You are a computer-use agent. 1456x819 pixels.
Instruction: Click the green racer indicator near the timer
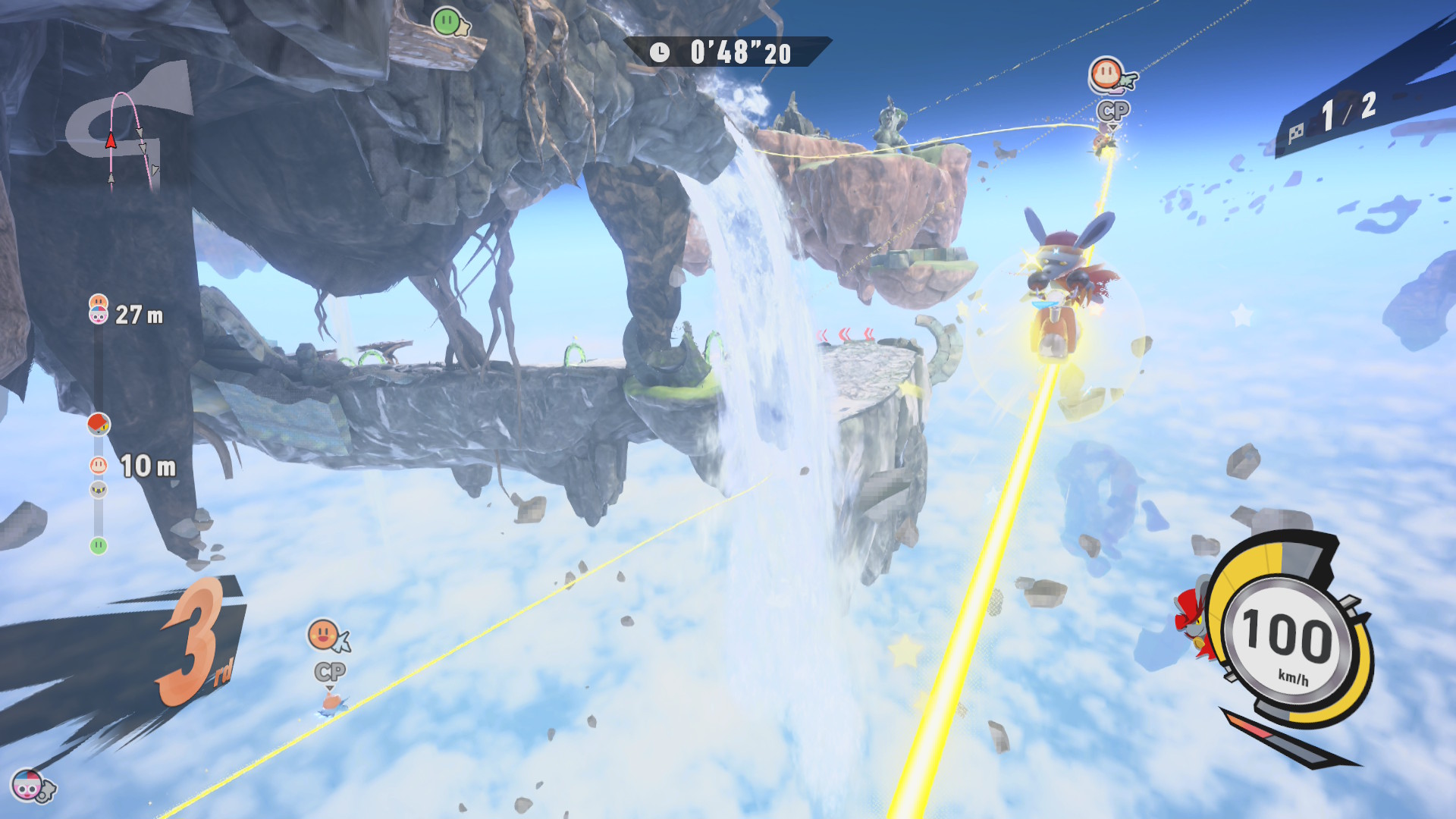coord(447,21)
